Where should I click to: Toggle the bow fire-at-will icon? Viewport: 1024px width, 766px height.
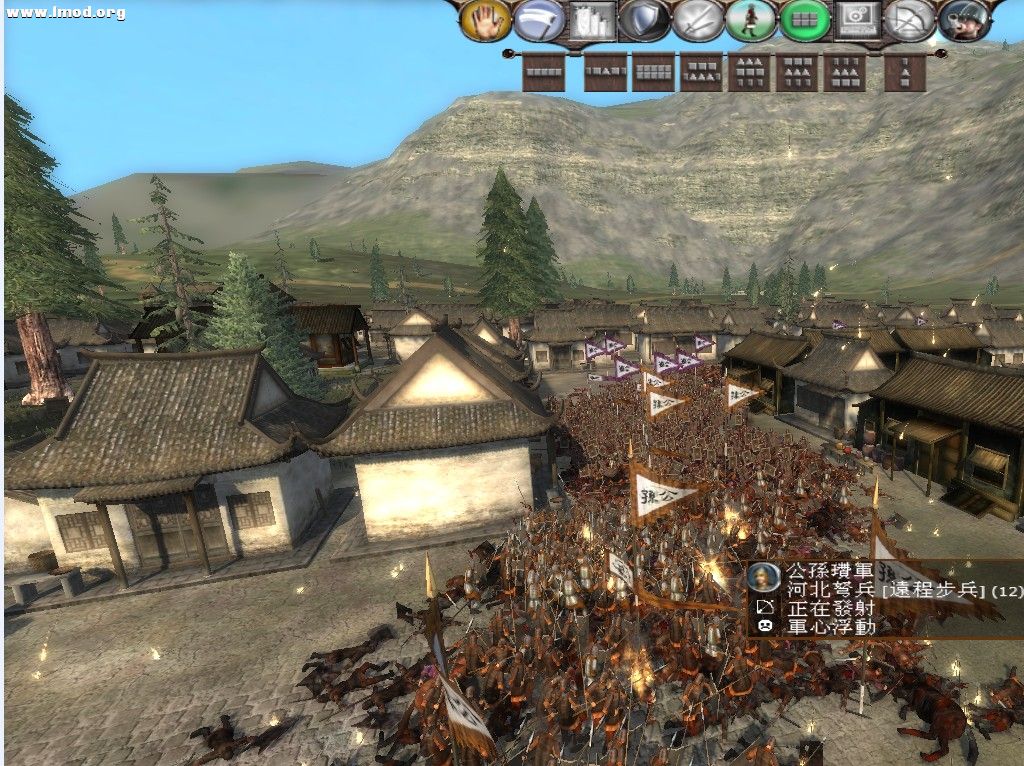(910, 21)
